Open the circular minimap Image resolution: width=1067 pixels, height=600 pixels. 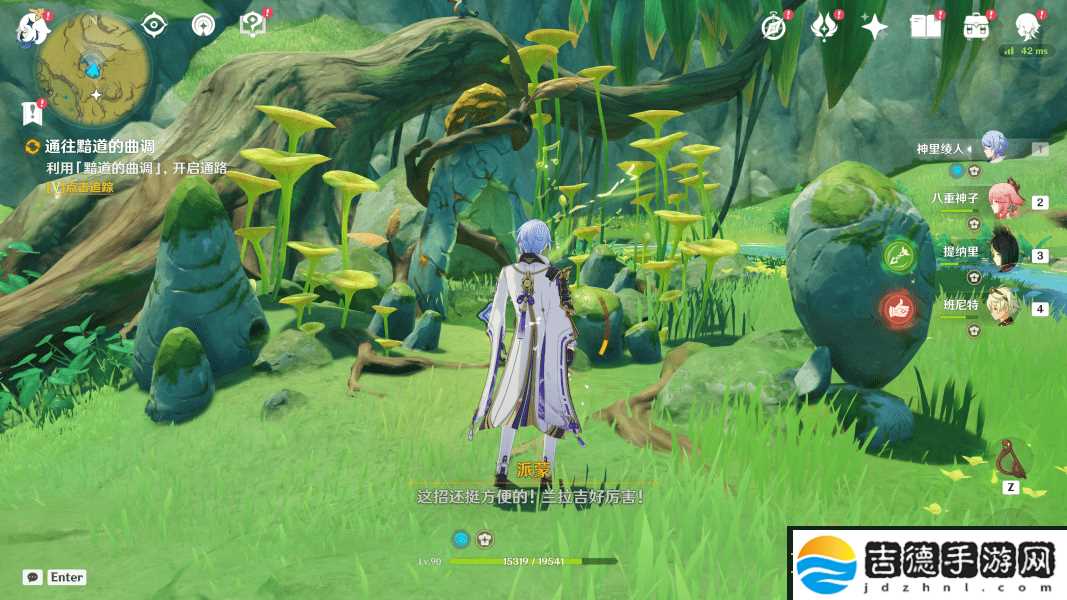point(94,66)
